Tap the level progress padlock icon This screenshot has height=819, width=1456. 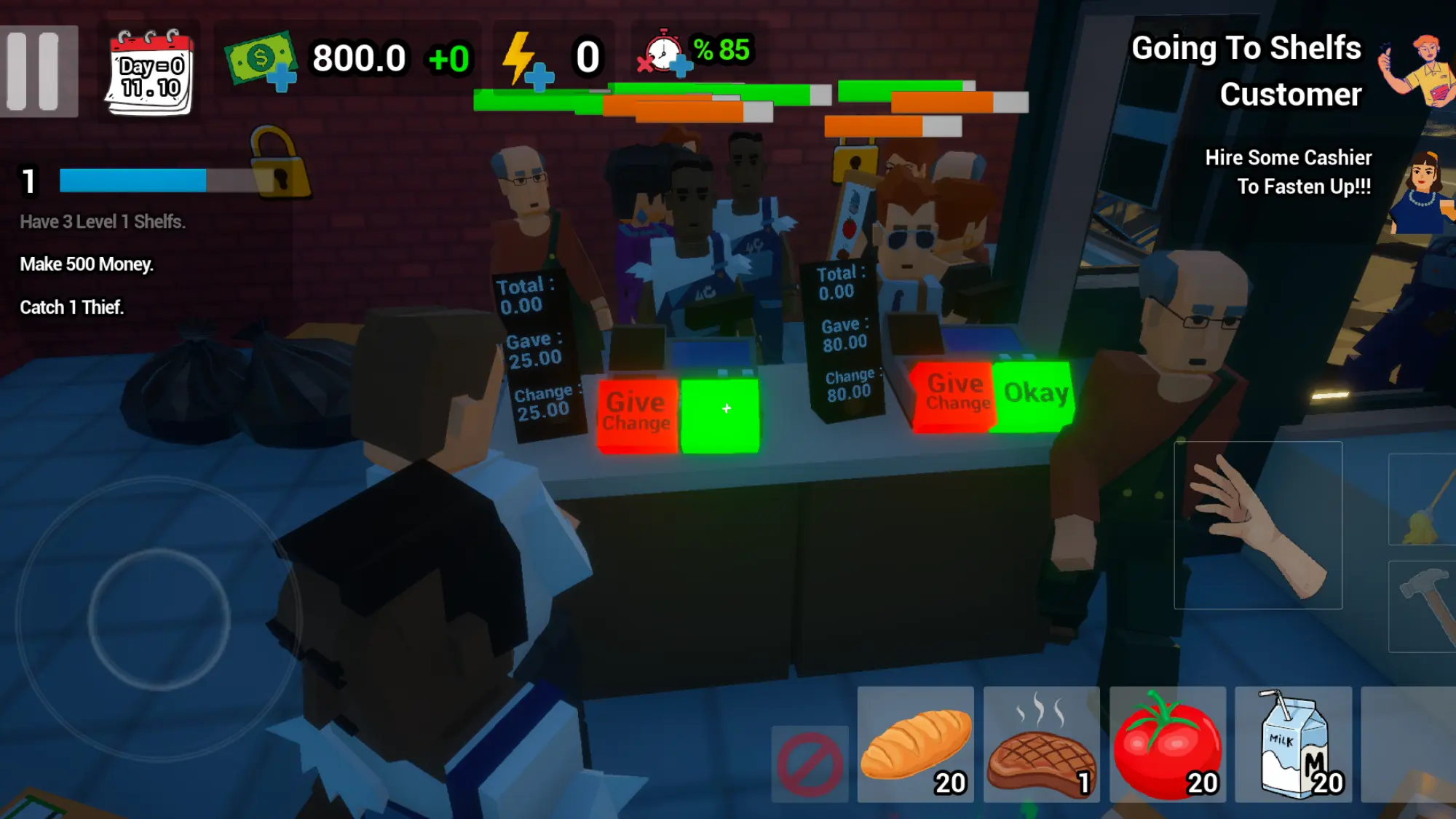tap(280, 164)
